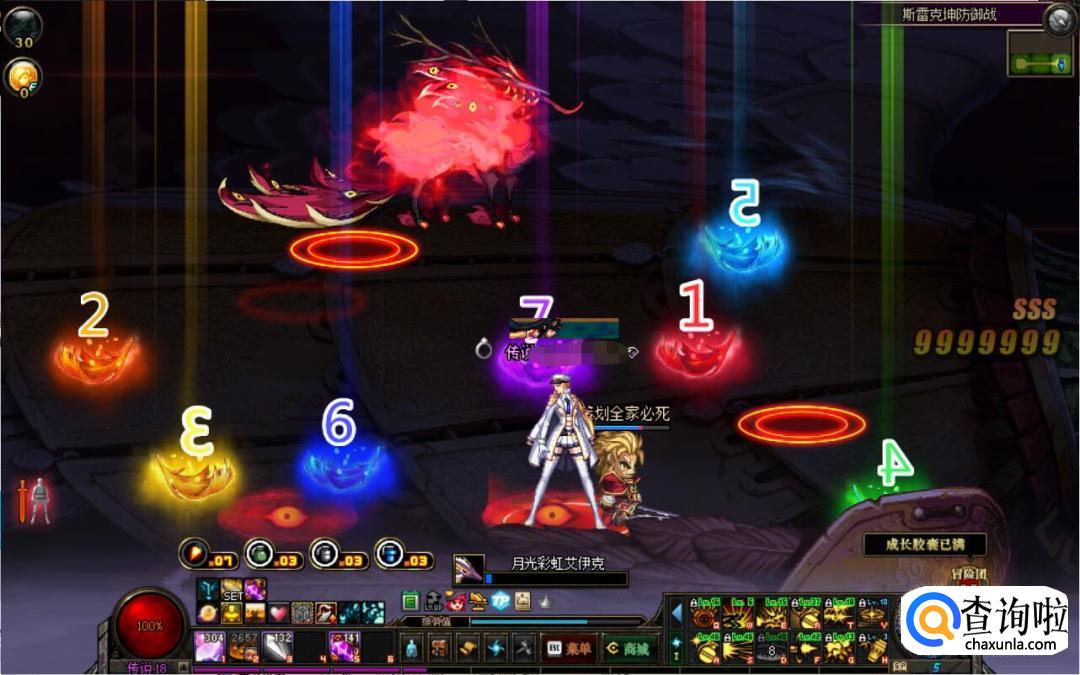Activate the skill bound to A
Screen dimensions: 1080x675
(703, 647)
